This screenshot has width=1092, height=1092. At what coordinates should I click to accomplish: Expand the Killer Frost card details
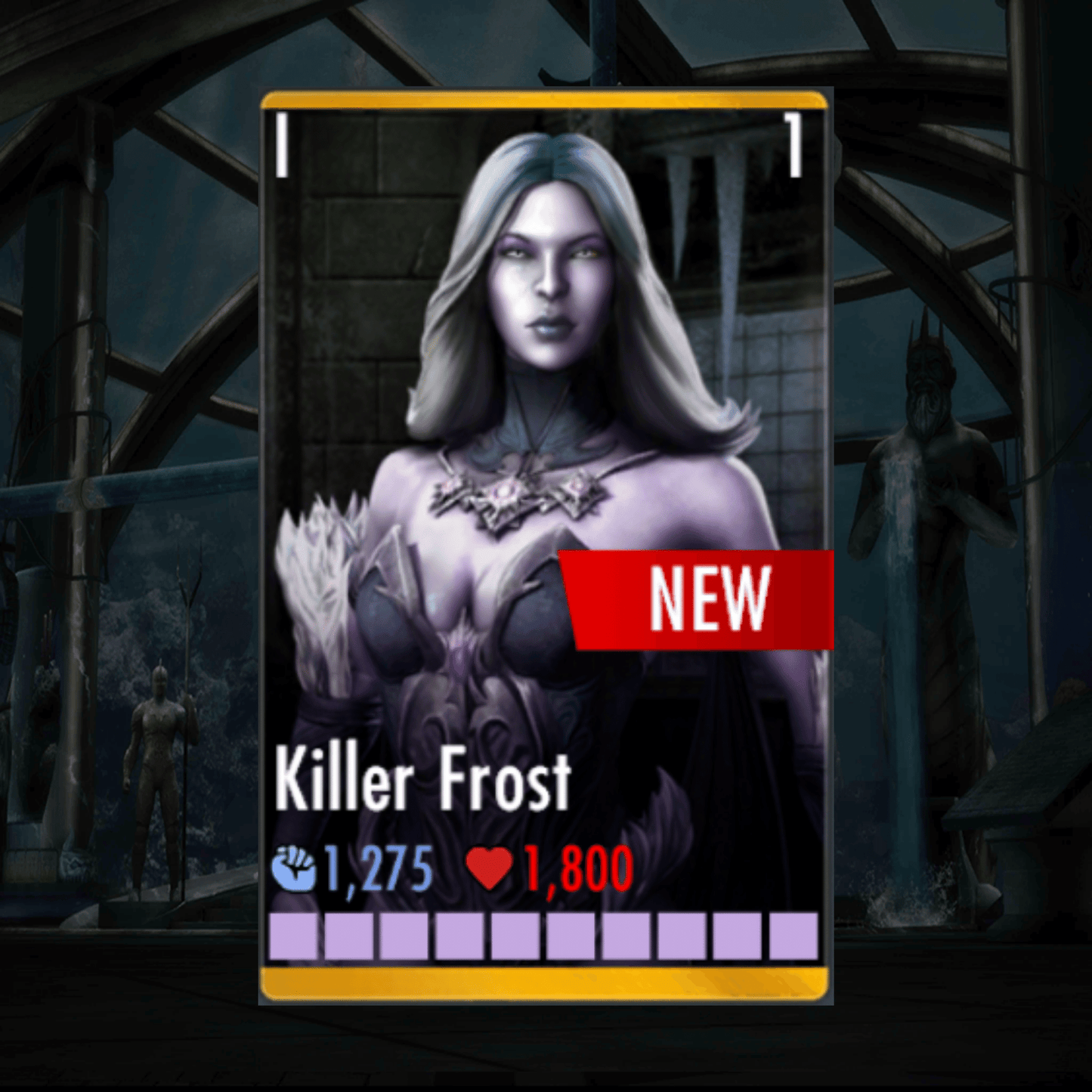click(x=544, y=529)
